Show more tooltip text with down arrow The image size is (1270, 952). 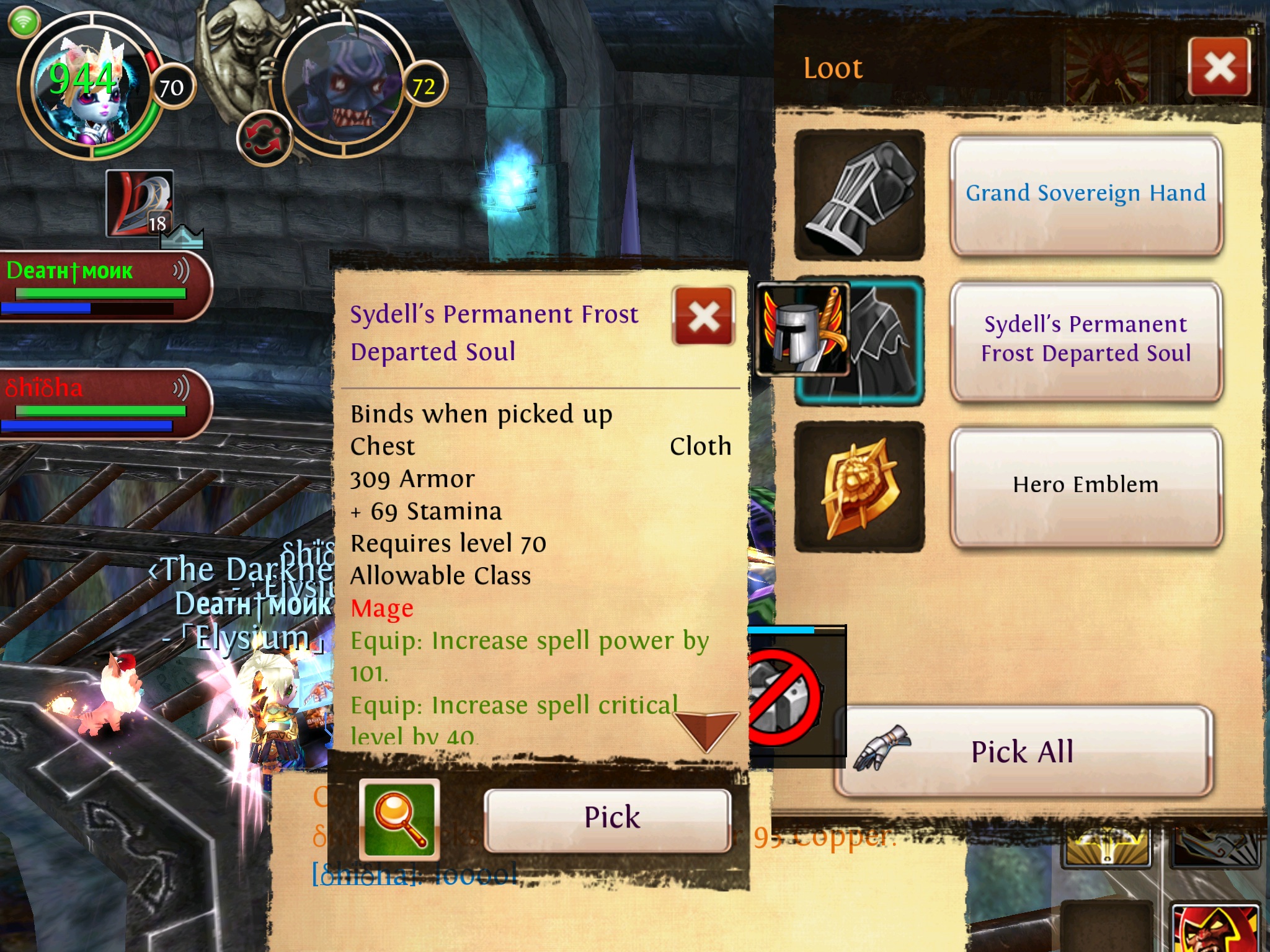(706, 729)
